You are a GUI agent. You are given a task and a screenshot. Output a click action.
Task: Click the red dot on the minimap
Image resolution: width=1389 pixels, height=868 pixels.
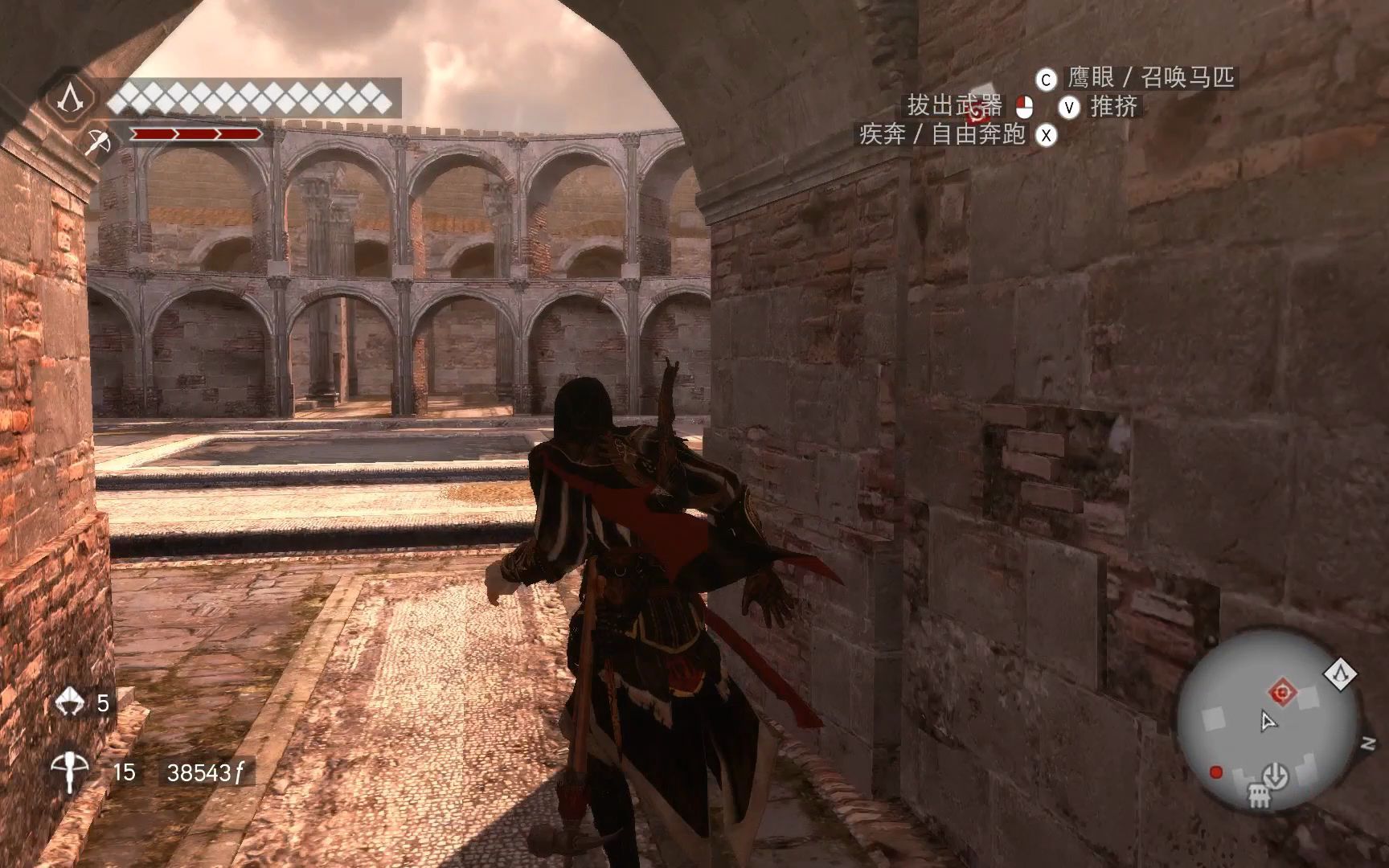pos(1216,772)
